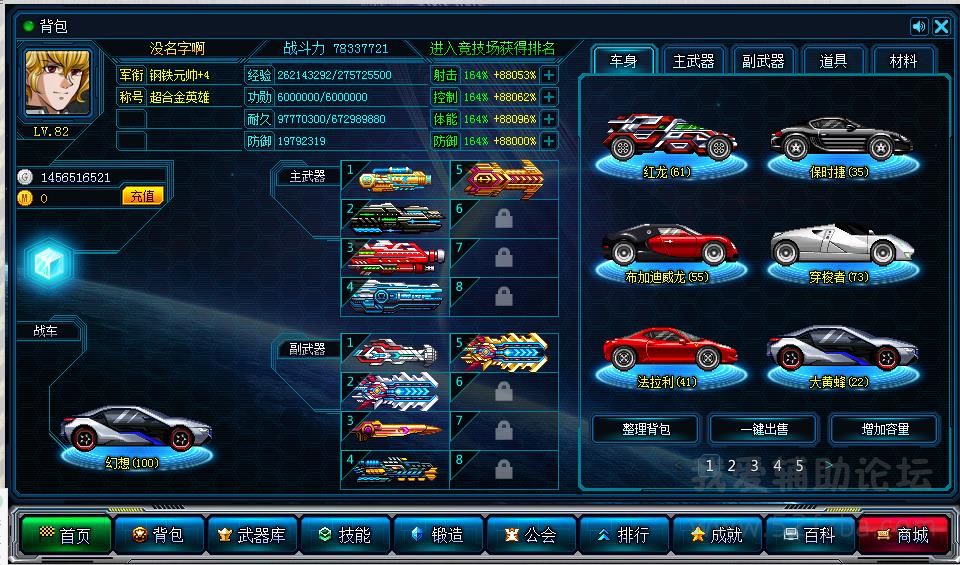
Task: Open the 武器库 menu
Action: pos(253,535)
